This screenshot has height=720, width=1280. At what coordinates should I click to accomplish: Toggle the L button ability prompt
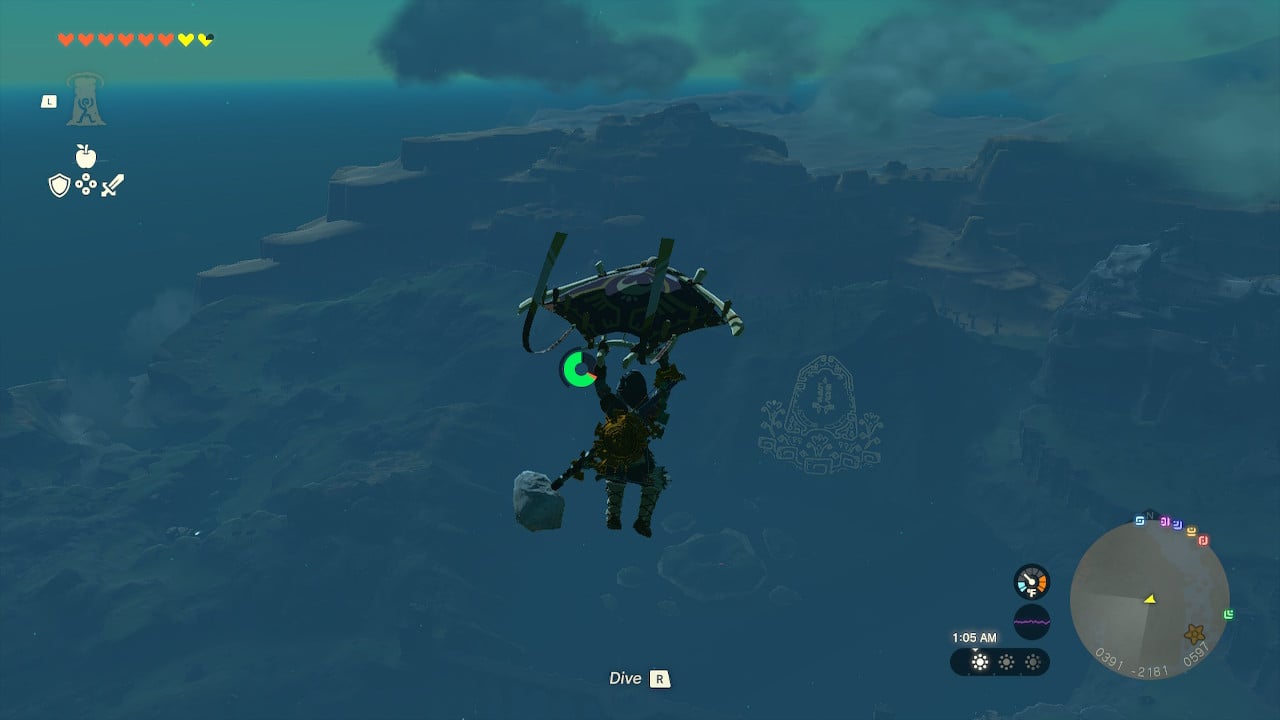[x=48, y=101]
